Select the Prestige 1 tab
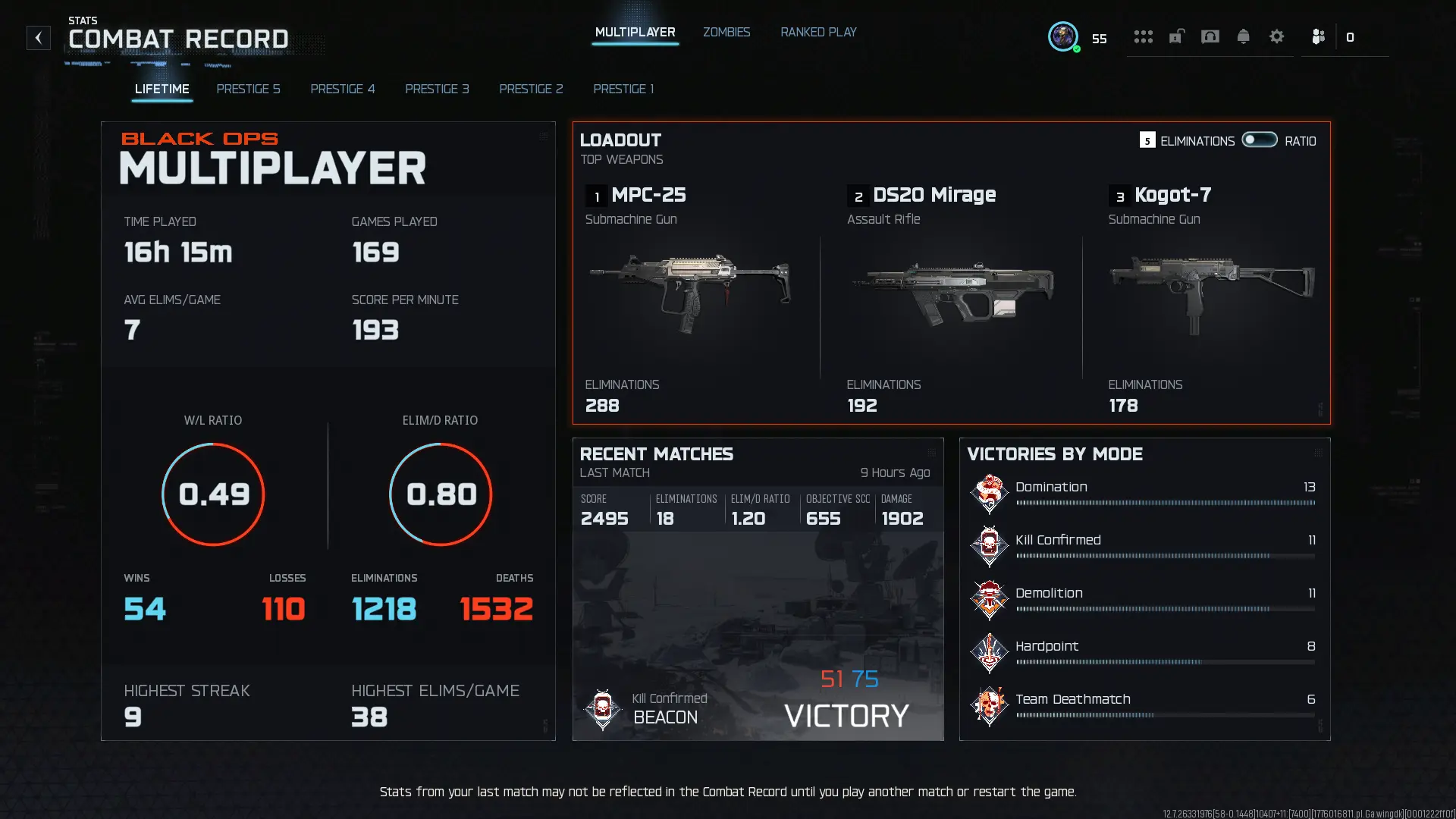The height and width of the screenshot is (819, 1456). (x=623, y=89)
